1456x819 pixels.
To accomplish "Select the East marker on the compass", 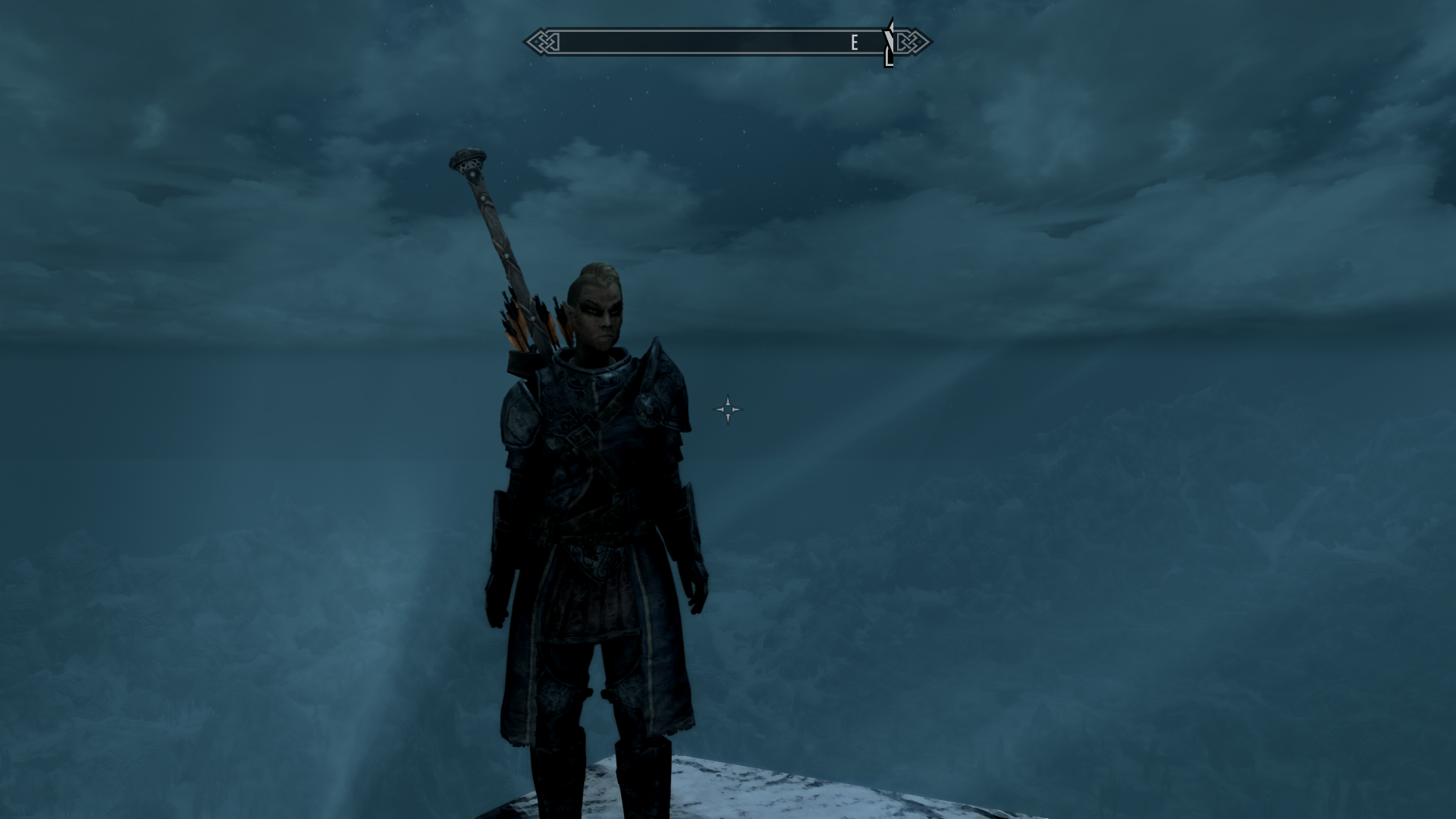I will pyautogui.click(x=854, y=42).
